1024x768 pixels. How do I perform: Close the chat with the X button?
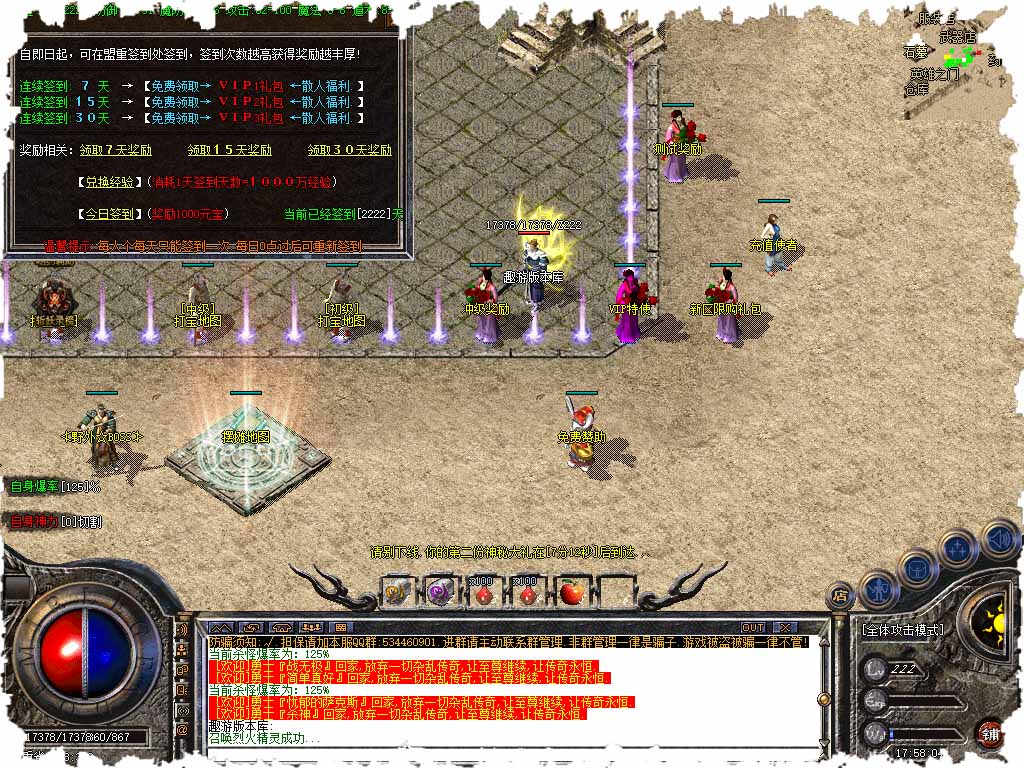point(787,627)
